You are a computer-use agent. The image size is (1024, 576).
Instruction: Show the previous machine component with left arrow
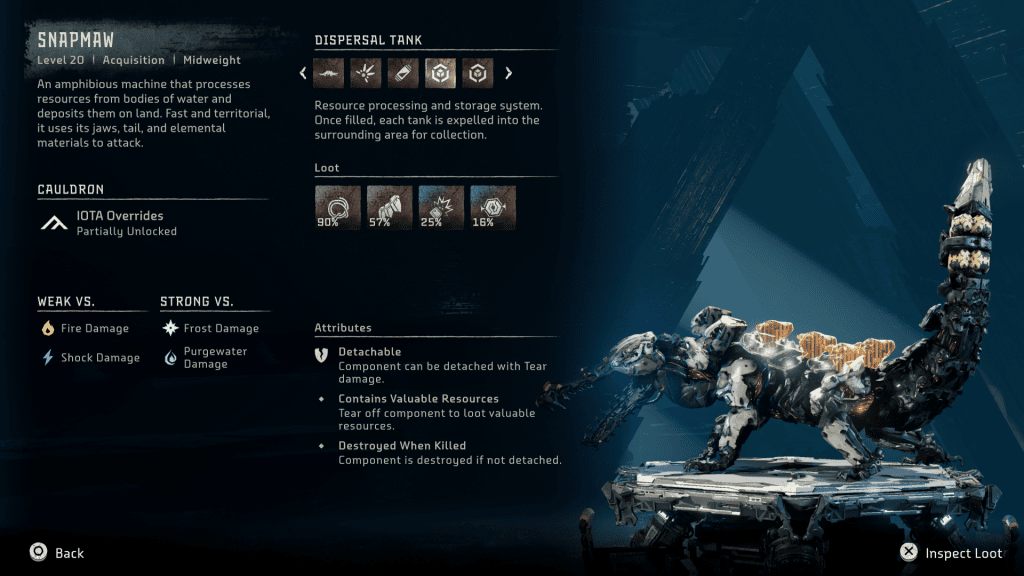pyautogui.click(x=304, y=73)
